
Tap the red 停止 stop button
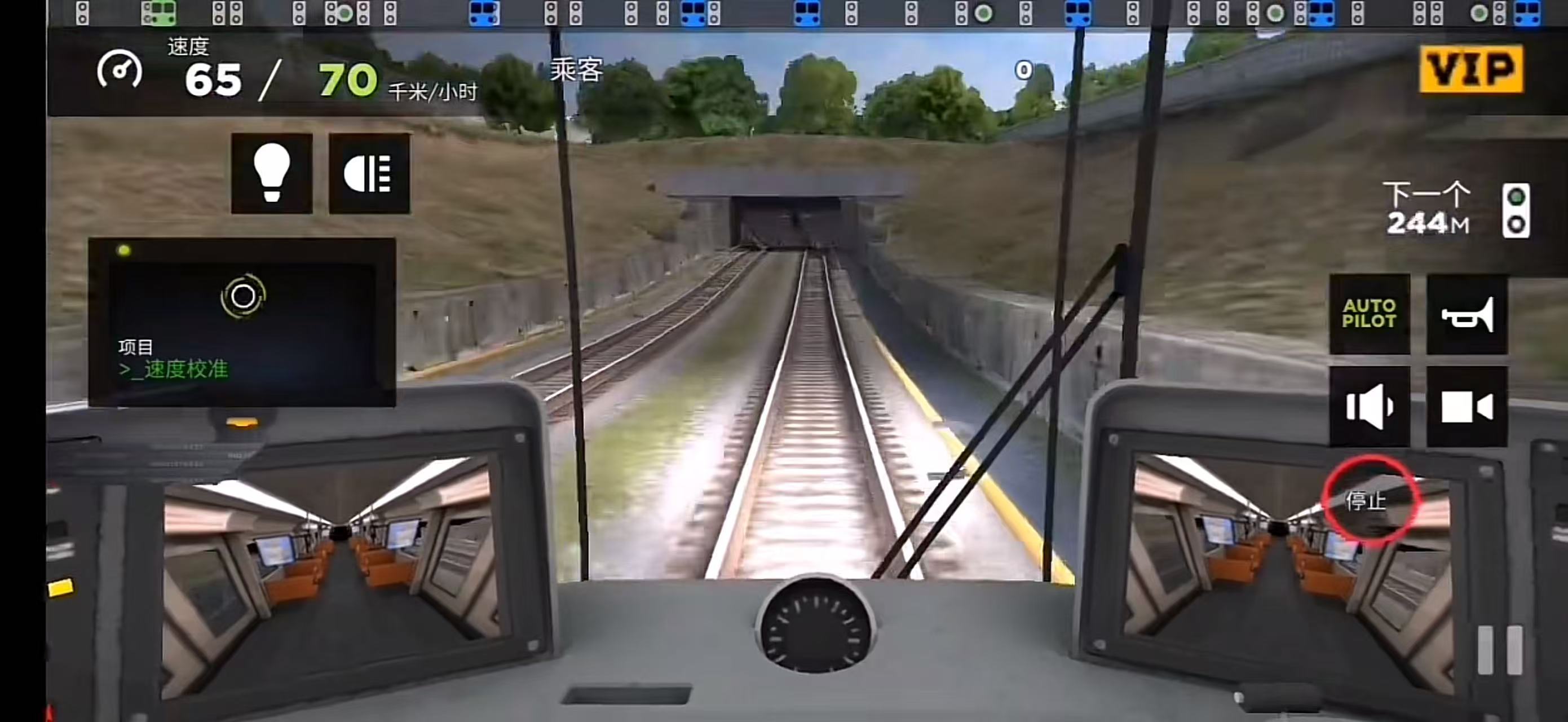(x=1367, y=499)
